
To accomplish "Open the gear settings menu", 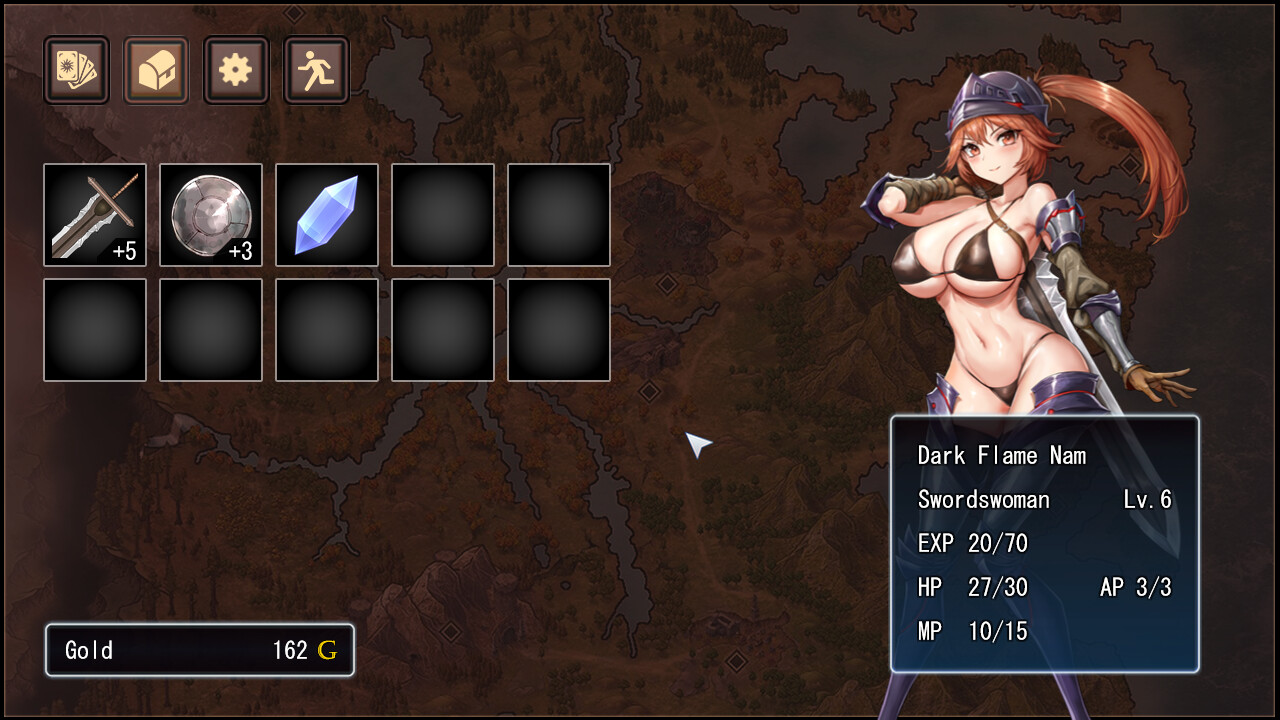I will coord(236,70).
